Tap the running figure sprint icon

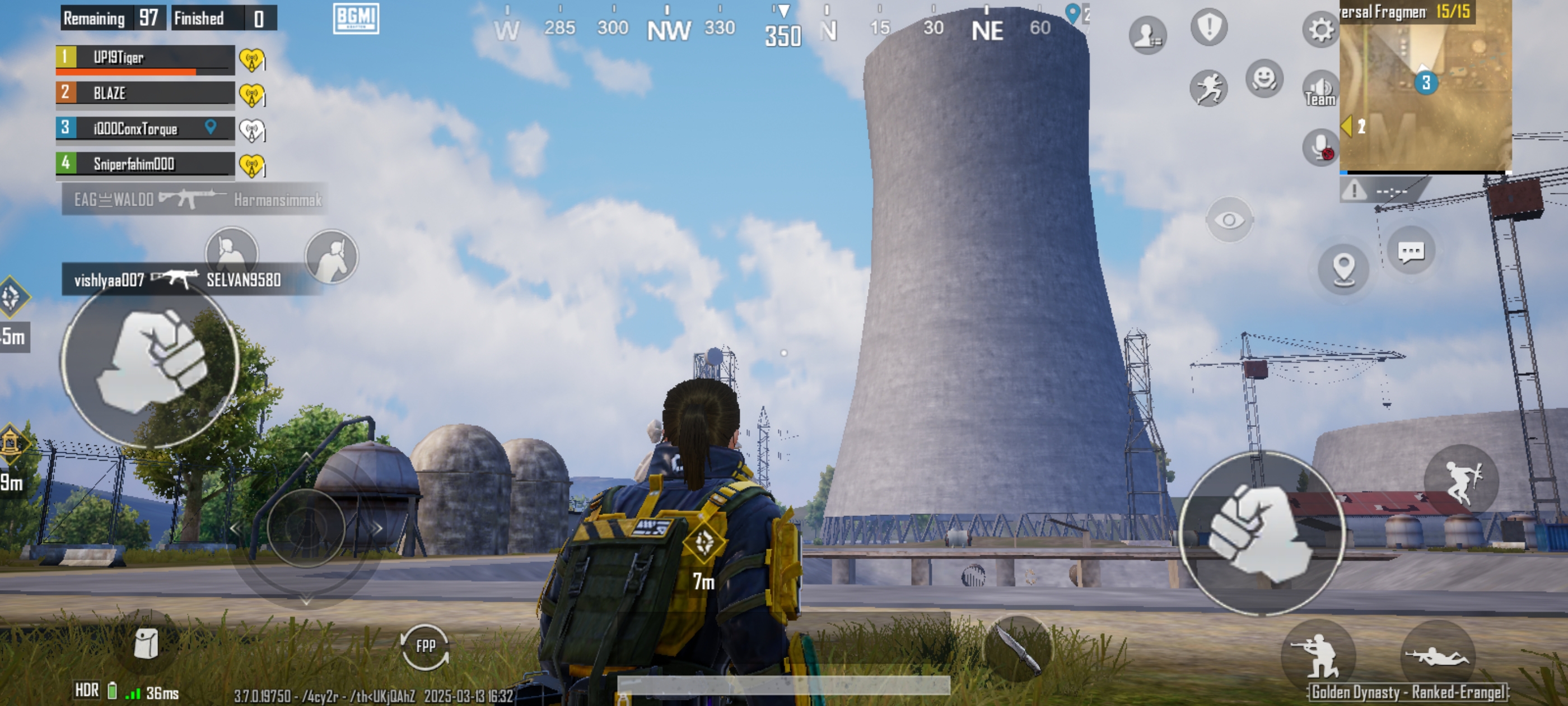click(x=1208, y=89)
